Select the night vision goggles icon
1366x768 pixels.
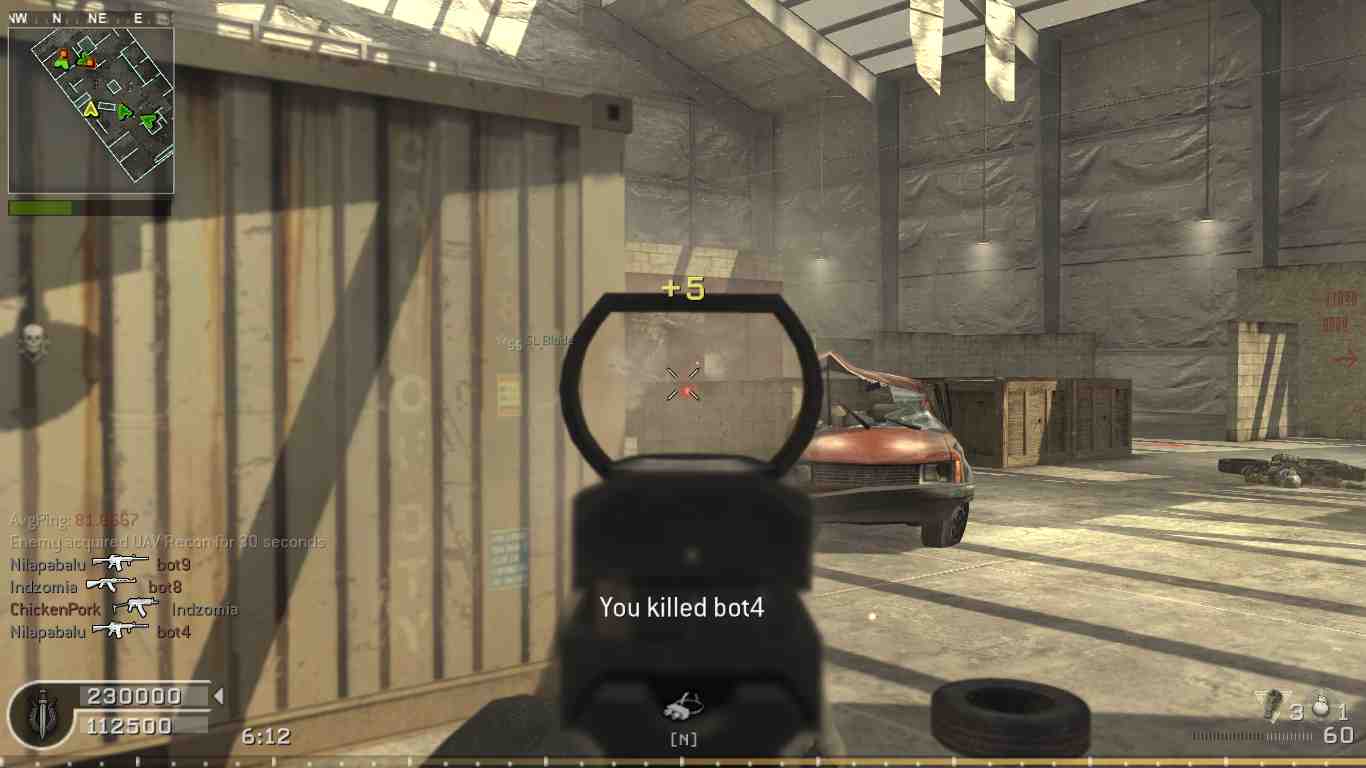point(683,707)
